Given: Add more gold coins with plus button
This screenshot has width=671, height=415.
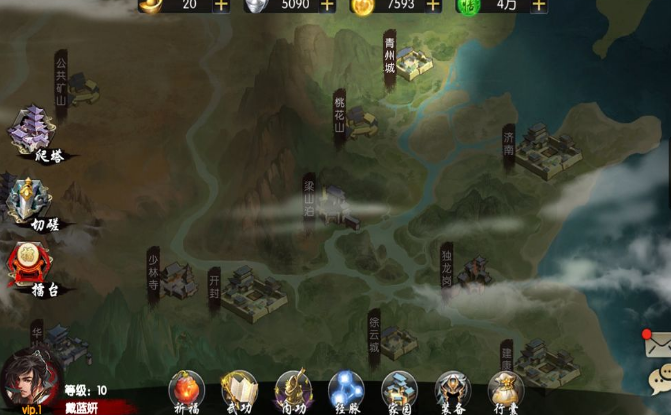Looking at the screenshot, I should tap(432, 5).
